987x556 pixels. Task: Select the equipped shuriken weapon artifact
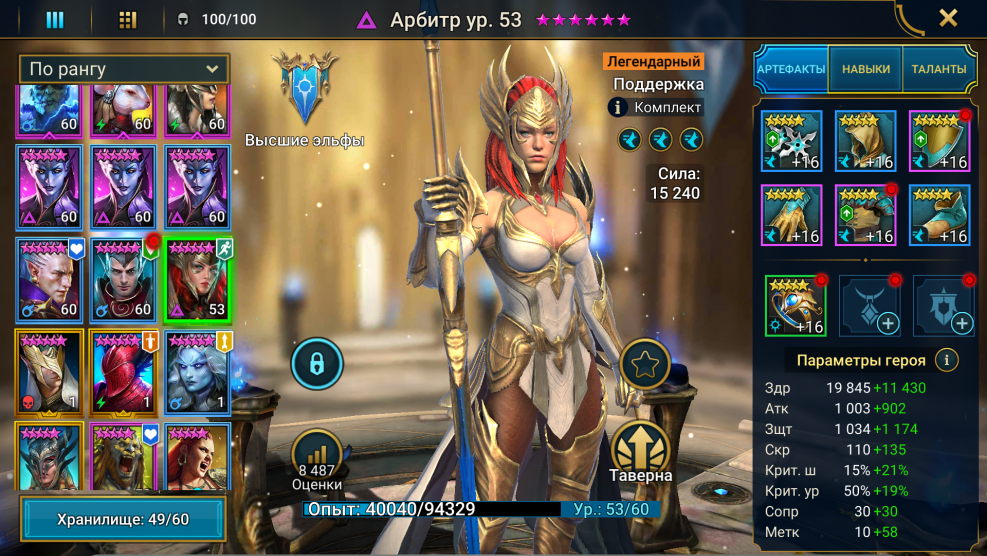coord(792,141)
